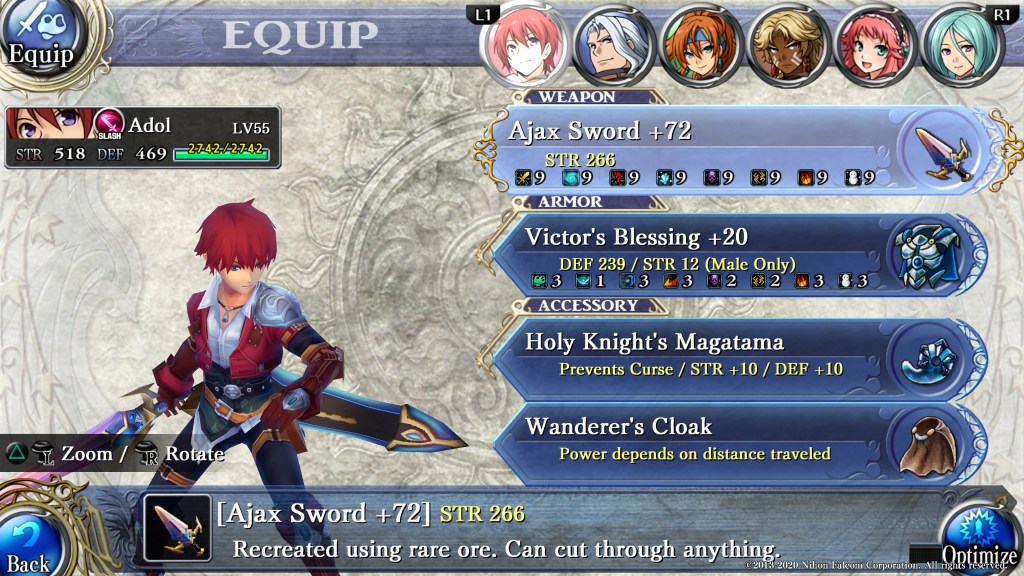Select the tan blond-haired character portrait
Viewport: 1024px width, 576px height.
786,45
